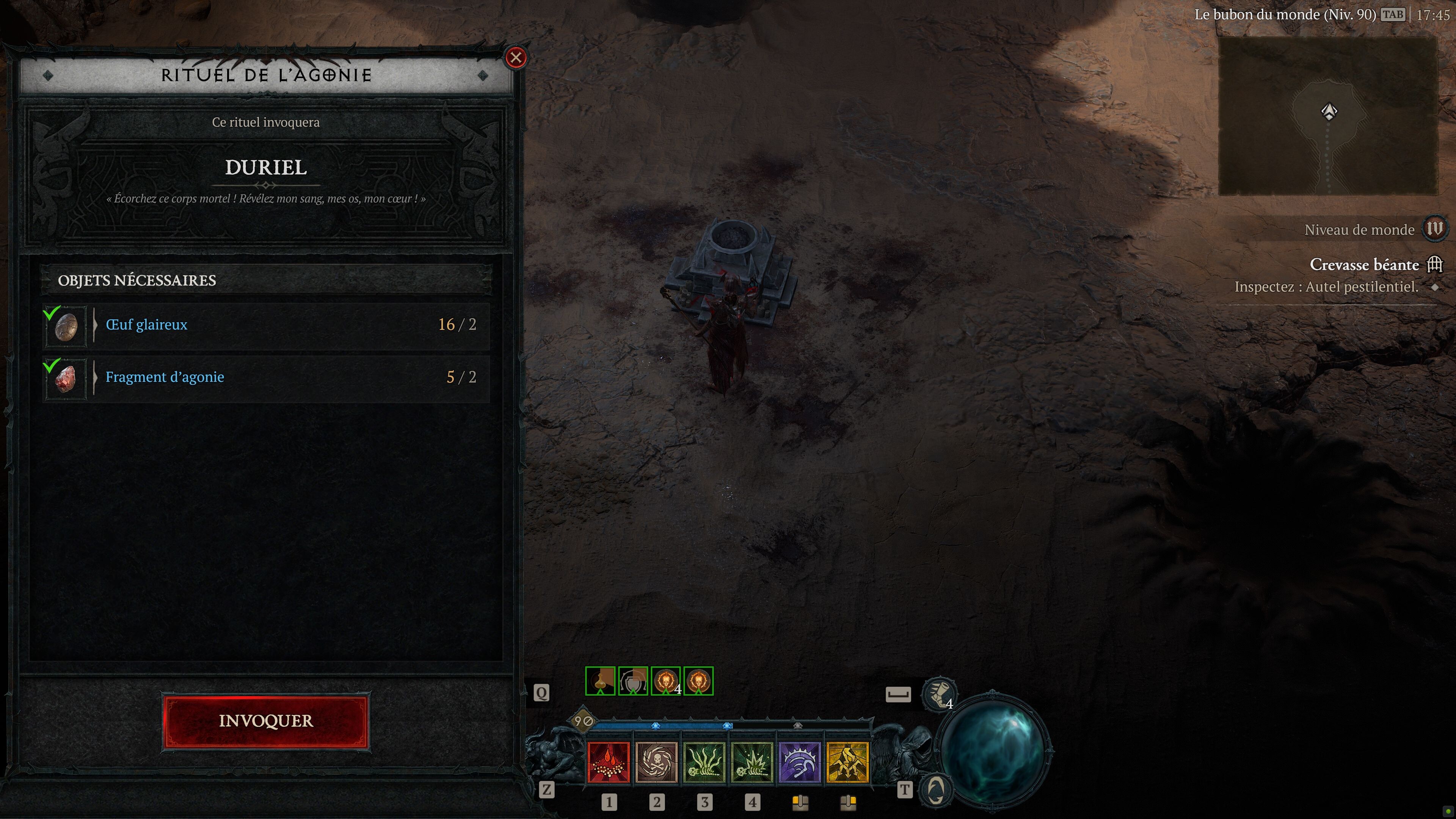This screenshot has width=1456, height=819.
Task: Use the golden skill in the last slot
Action: coord(847,763)
